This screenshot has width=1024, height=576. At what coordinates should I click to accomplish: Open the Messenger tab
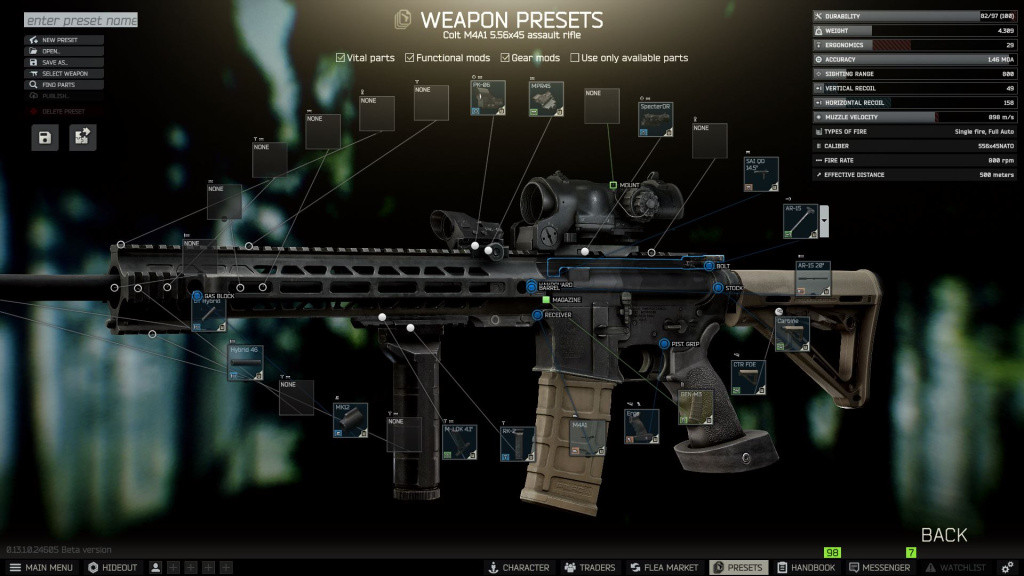(x=880, y=567)
